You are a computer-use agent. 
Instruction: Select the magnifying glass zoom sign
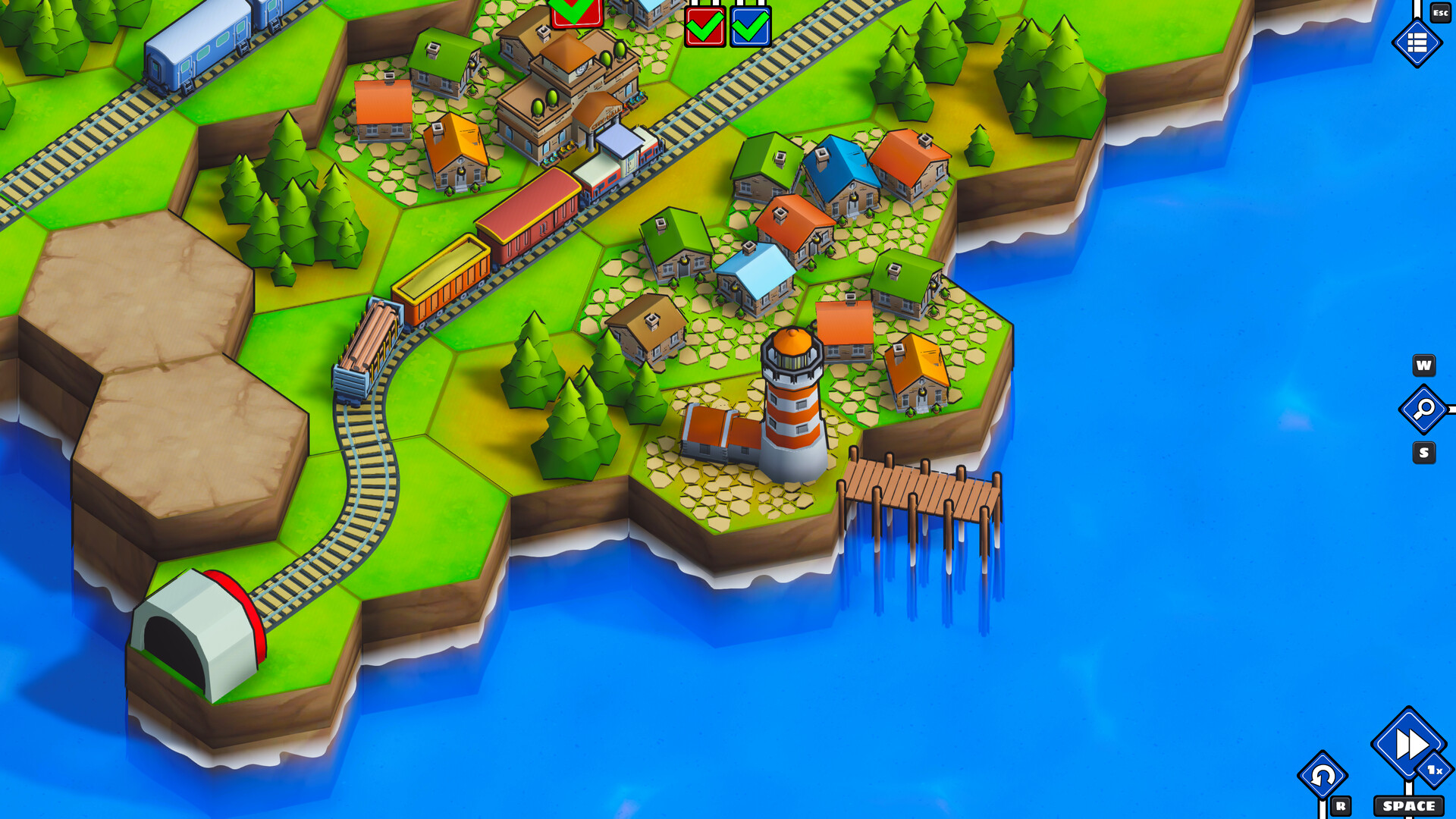pyautogui.click(x=1424, y=409)
